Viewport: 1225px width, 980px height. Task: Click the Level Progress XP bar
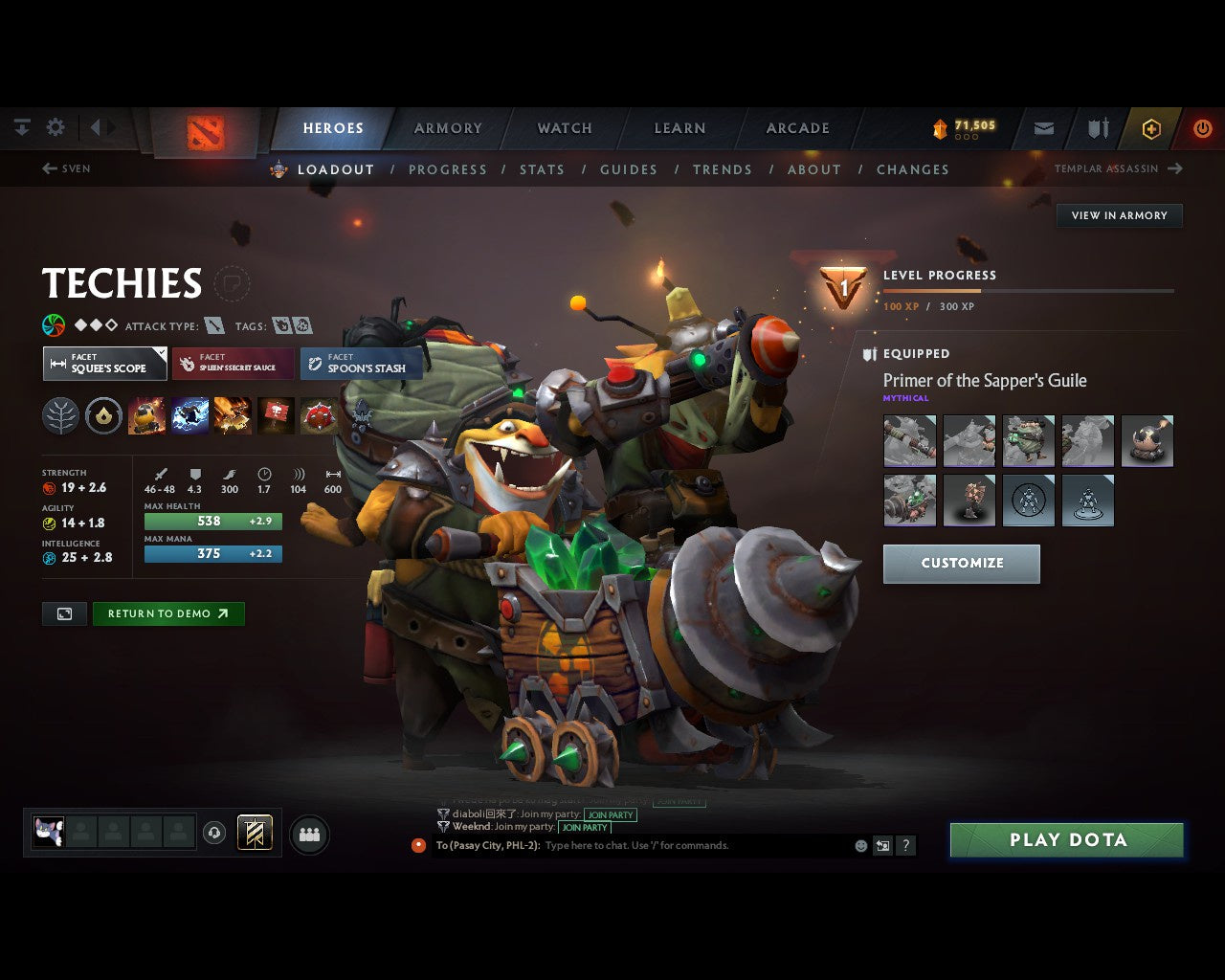click(x=1028, y=290)
